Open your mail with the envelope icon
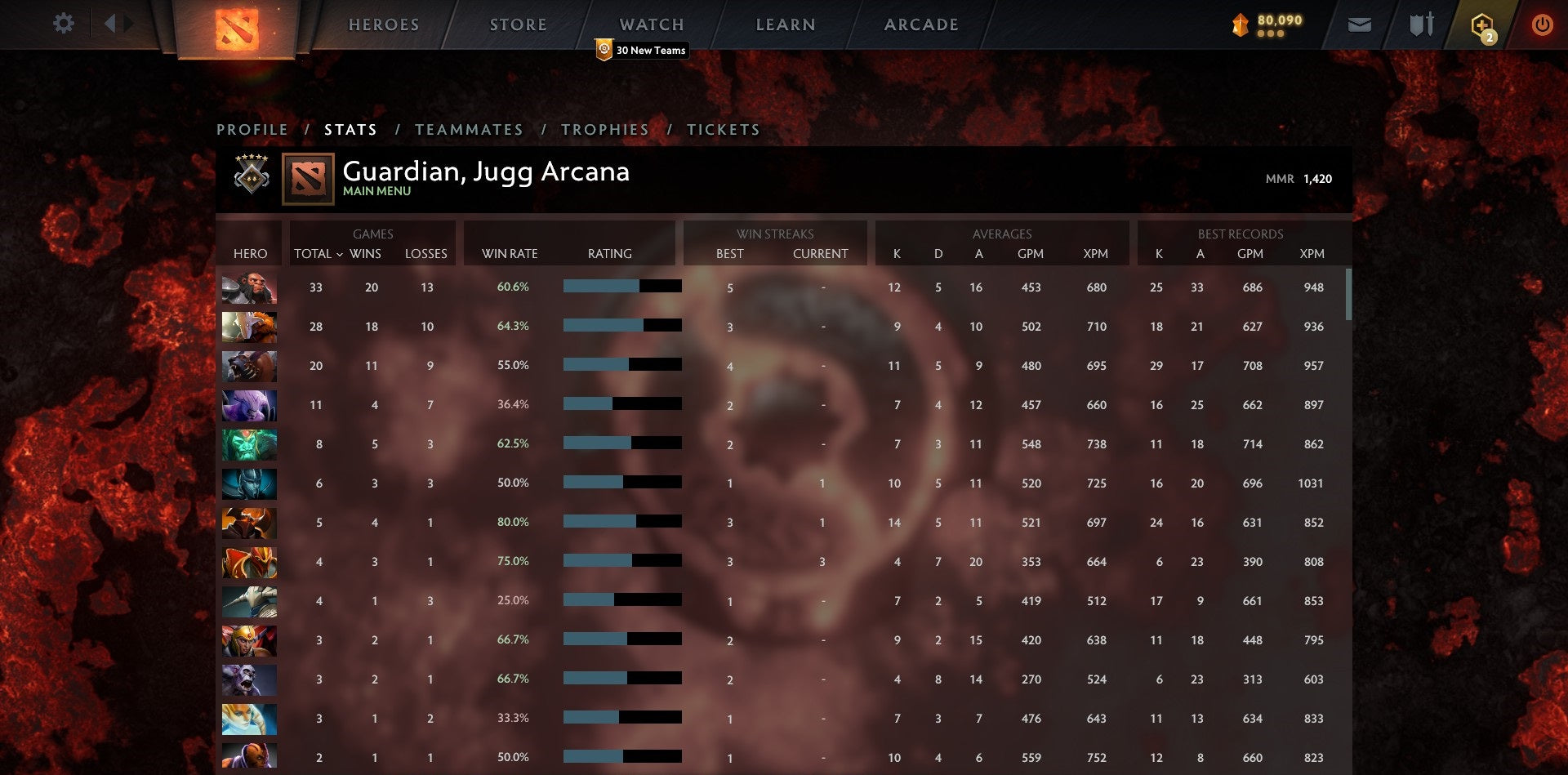The width and height of the screenshot is (1568, 775). (x=1360, y=24)
